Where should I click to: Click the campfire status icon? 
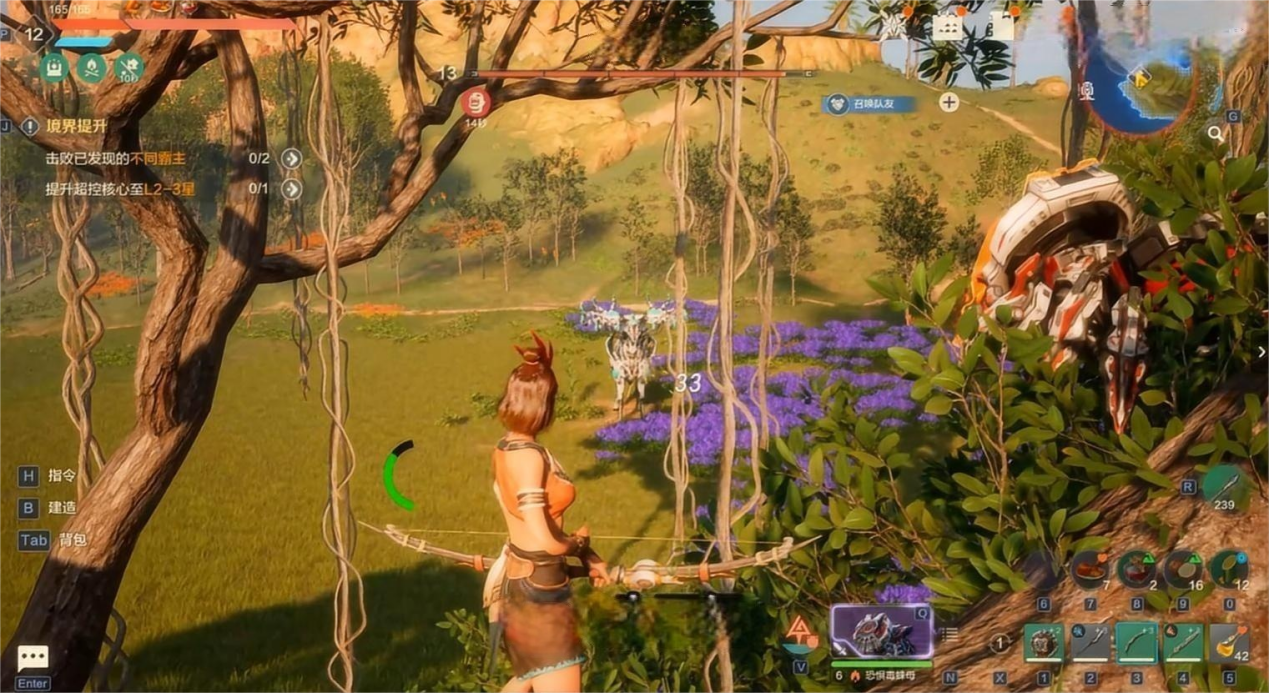pos(91,68)
